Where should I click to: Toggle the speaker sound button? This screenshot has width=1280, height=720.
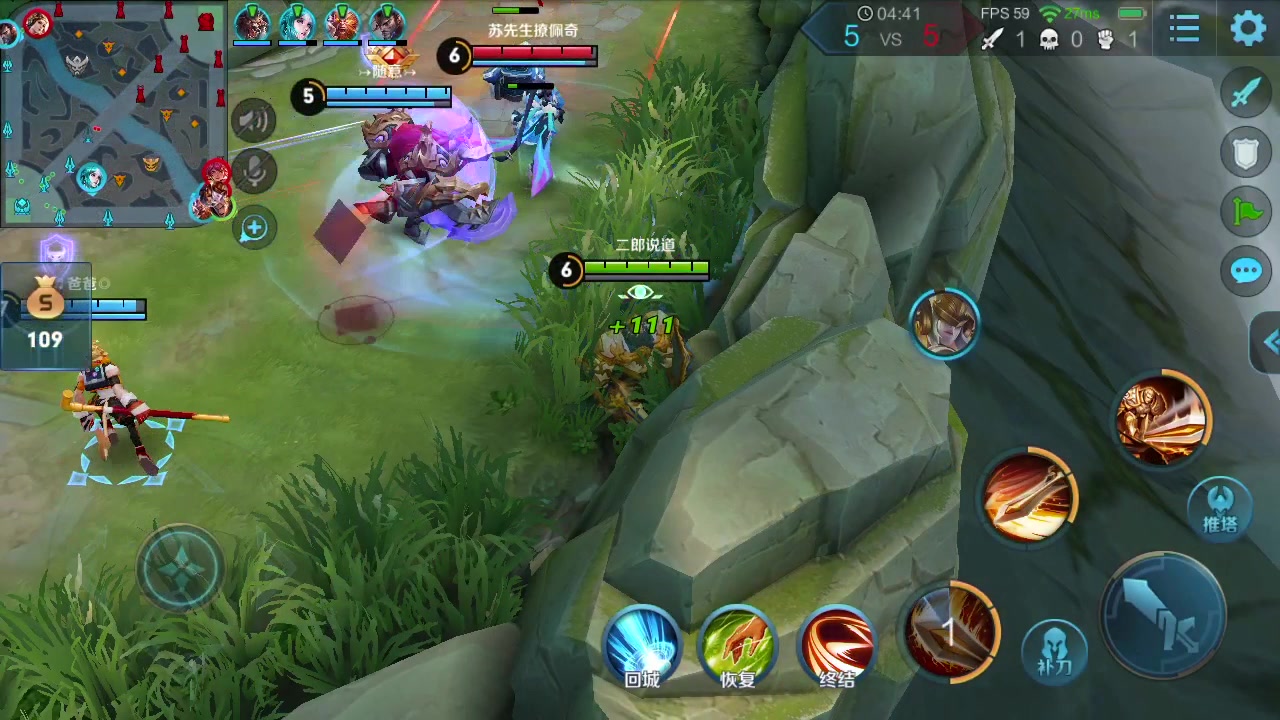pos(254,122)
